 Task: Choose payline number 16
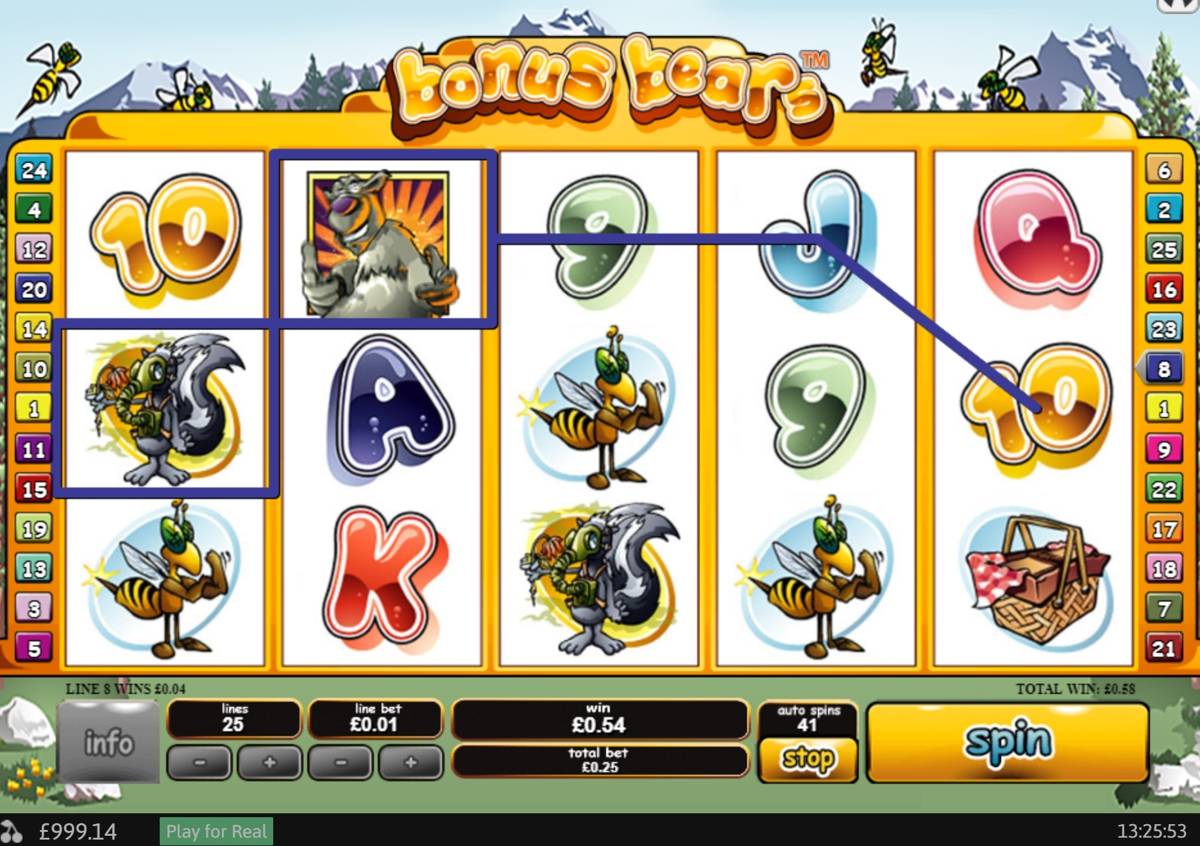(x=1164, y=290)
